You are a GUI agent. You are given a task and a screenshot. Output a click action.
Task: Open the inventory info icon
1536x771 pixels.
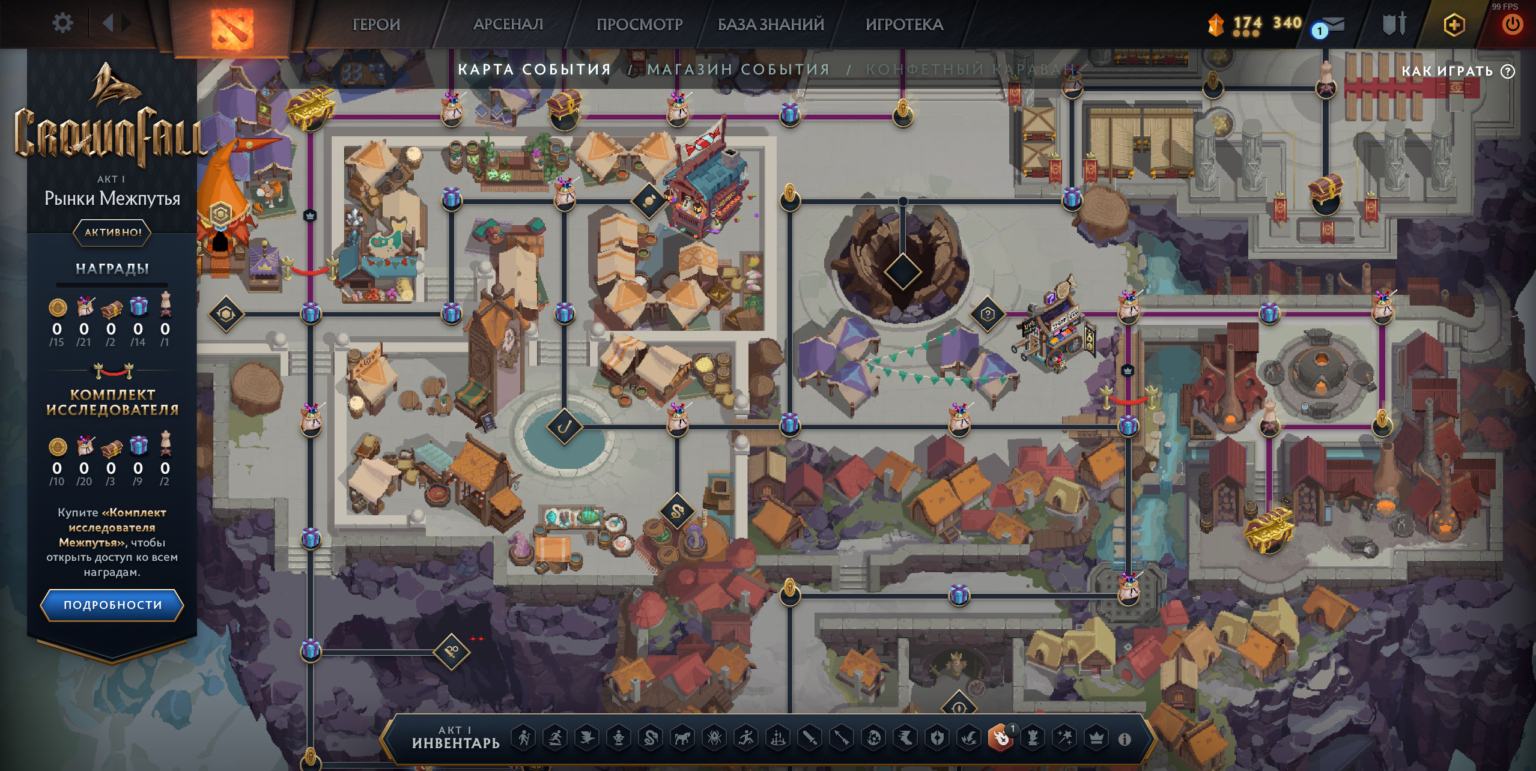pos(1124,740)
